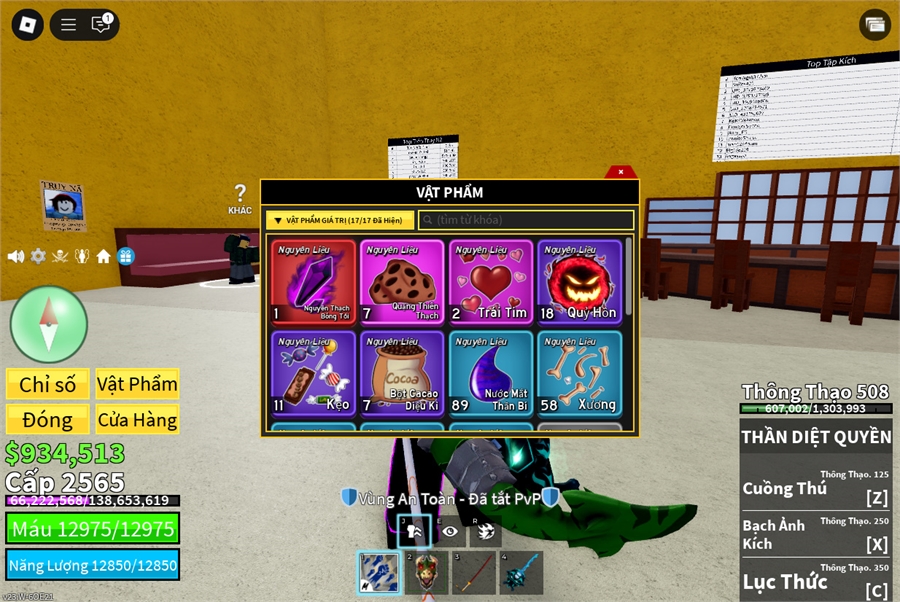Open the Vật Phẩm Giá Trị filter dropdown
Screen dimensions: 900x602
point(340,220)
